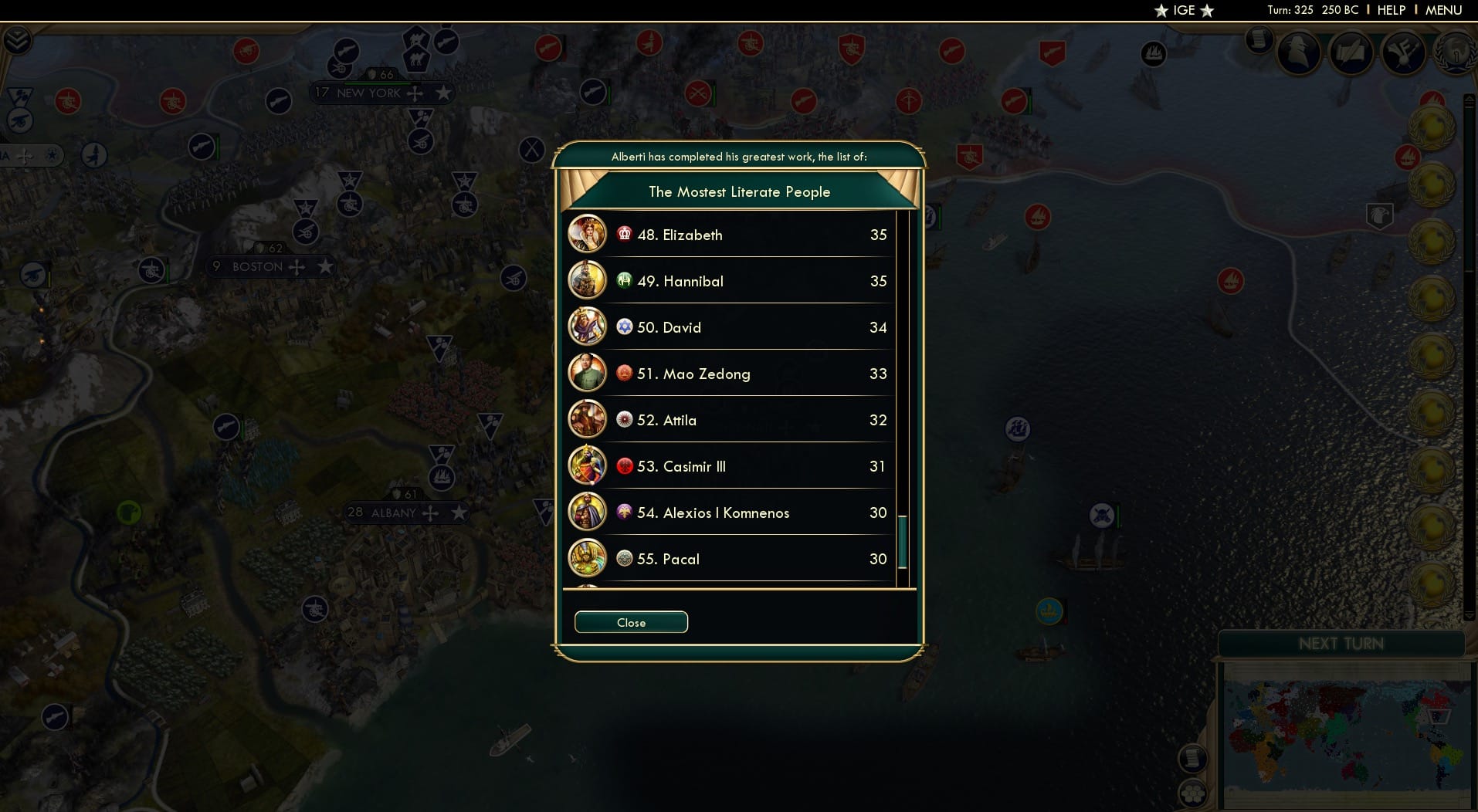This screenshot has height=812, width=1478.
Task: Open the MENU from the top bar
Action: 1444,10
